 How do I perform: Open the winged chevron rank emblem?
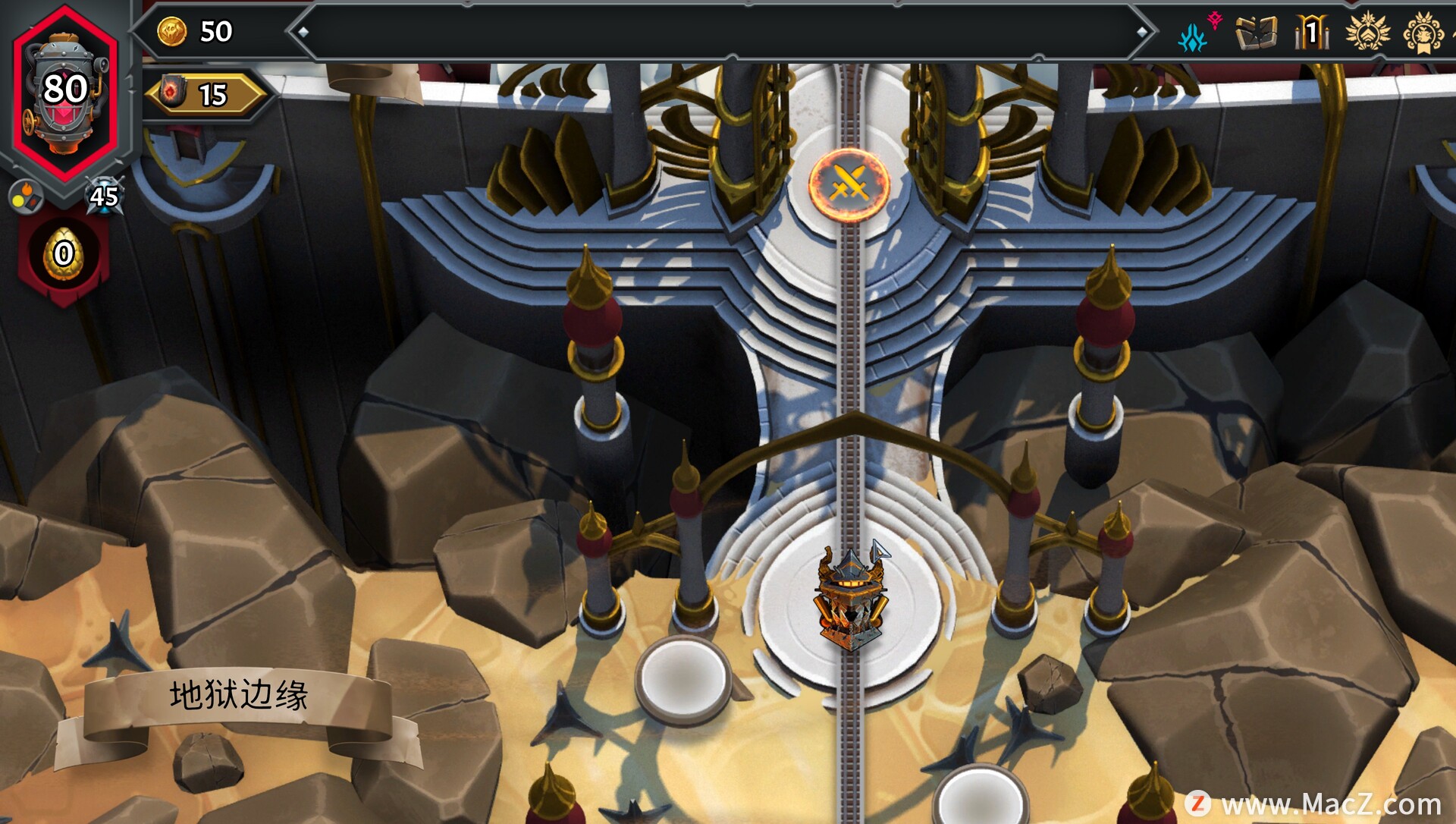coord(1367,32)
